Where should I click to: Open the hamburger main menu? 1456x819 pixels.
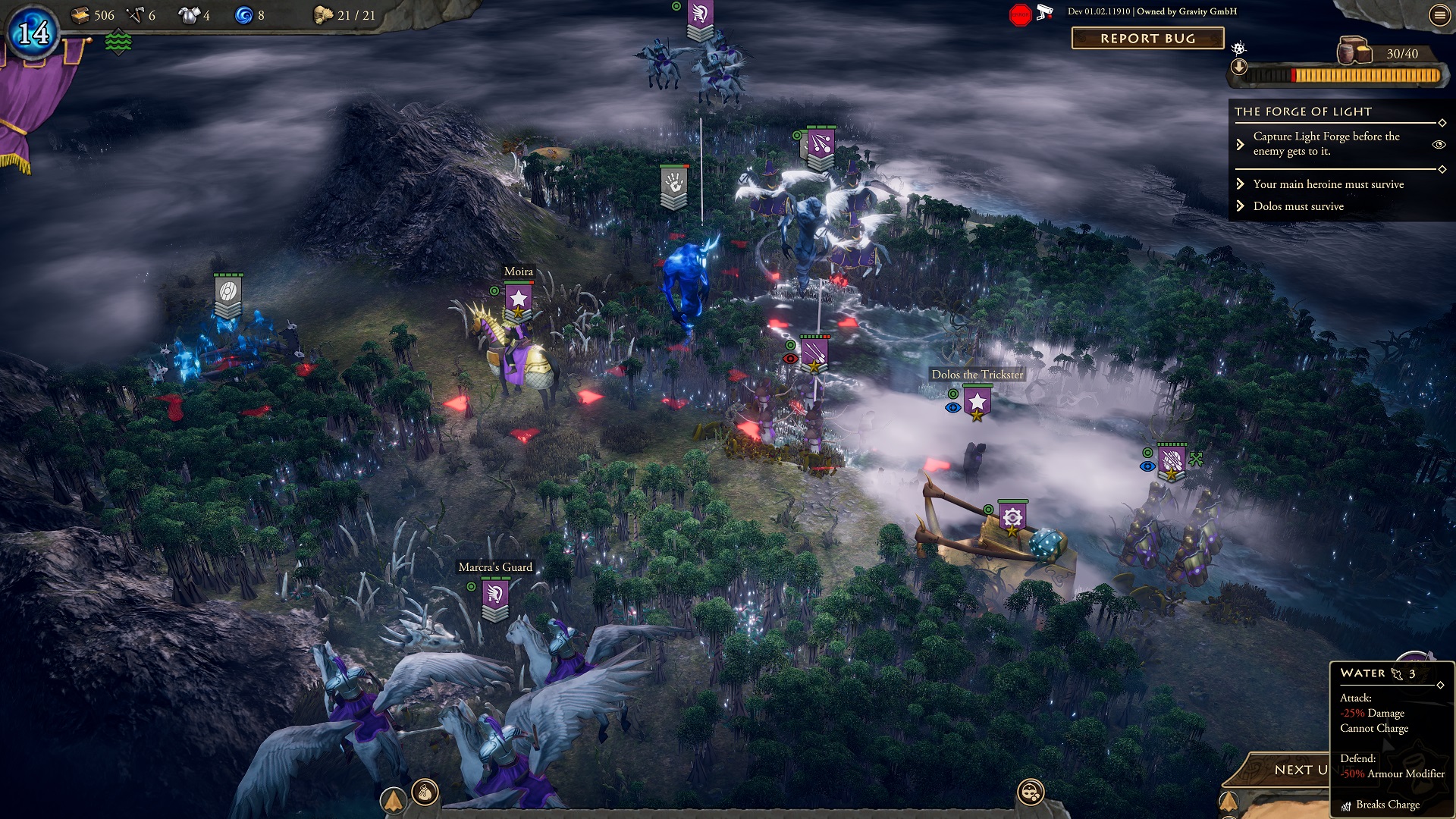pos(1439,16)
